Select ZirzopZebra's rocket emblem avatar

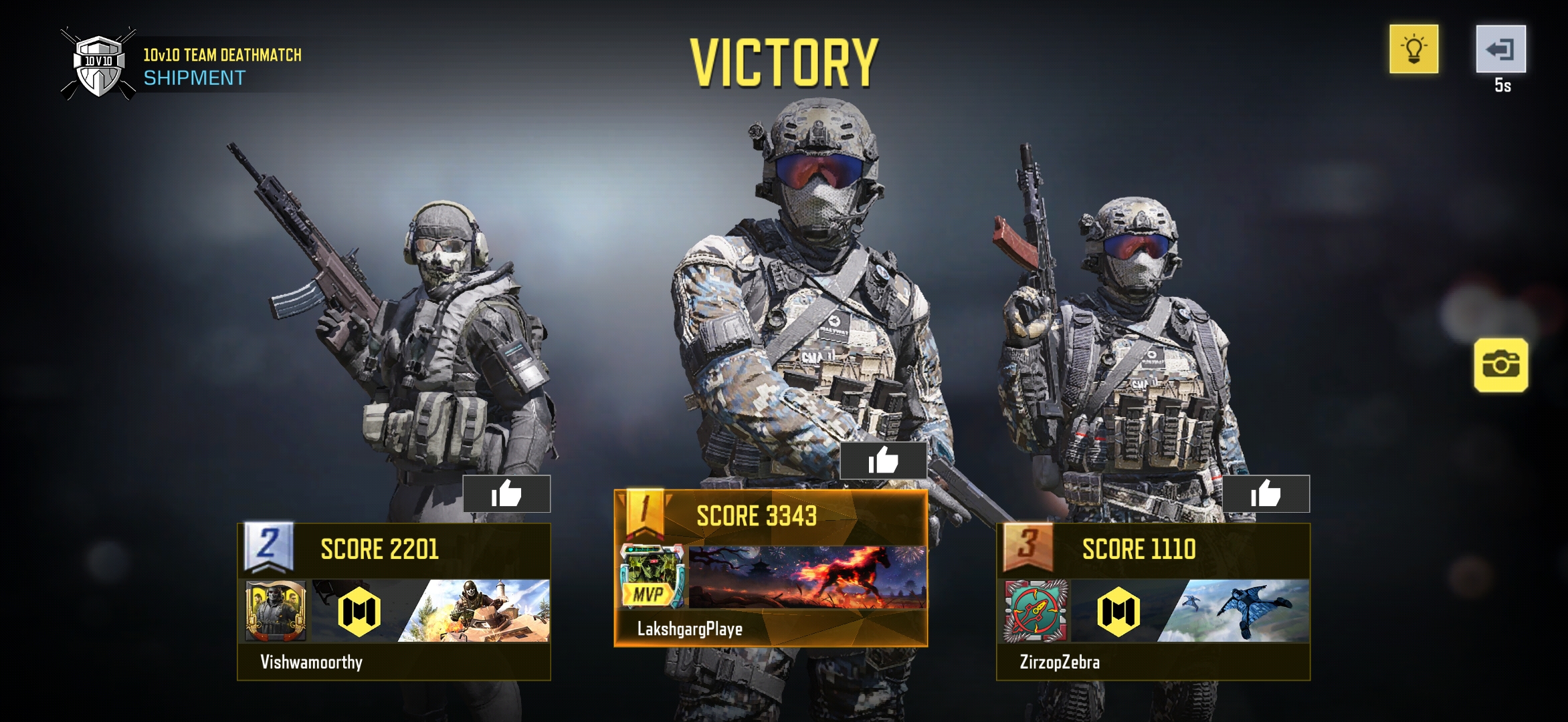tap(1035, 611)
